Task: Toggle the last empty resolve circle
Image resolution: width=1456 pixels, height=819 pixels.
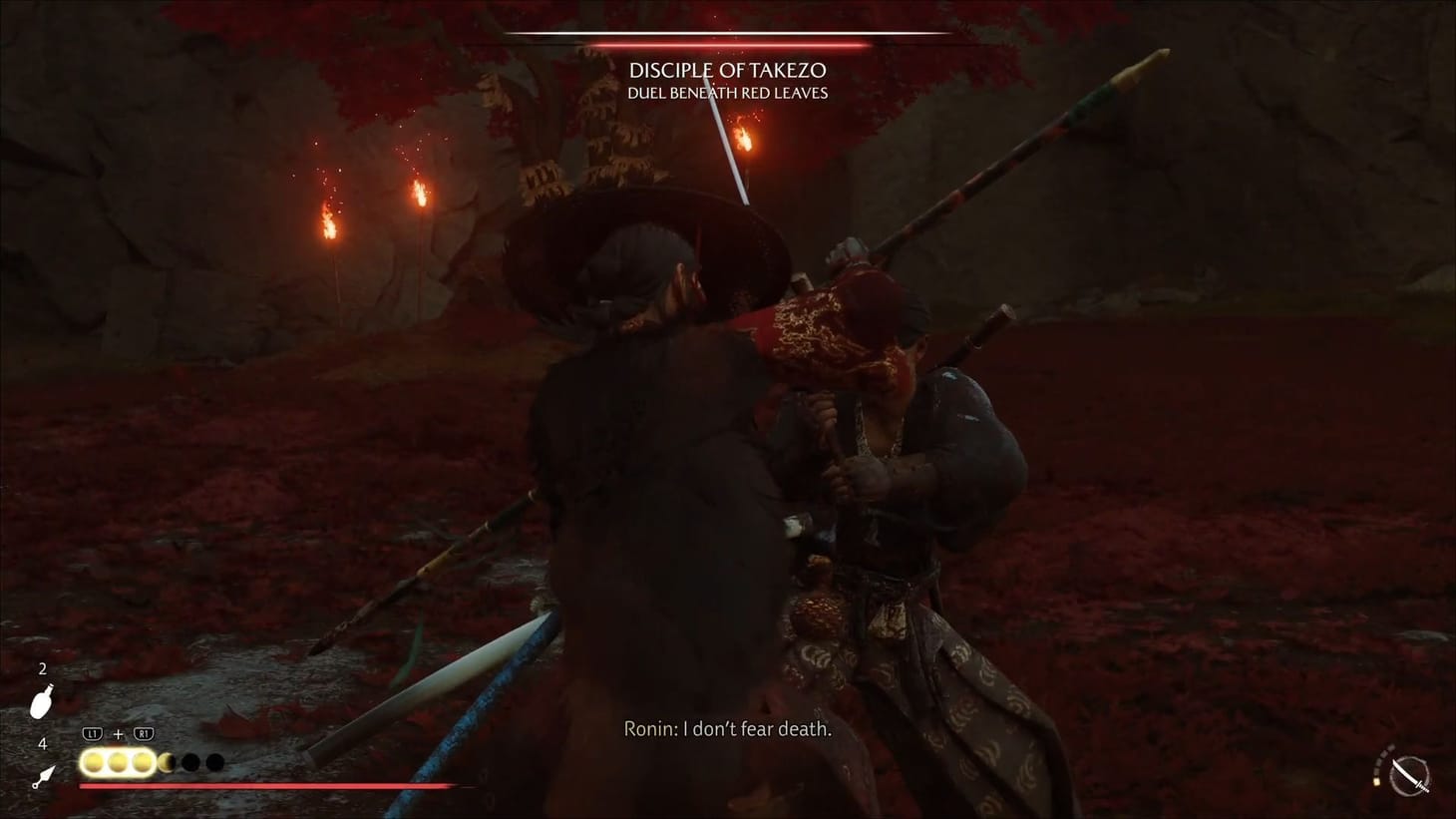Action: coord(216,763)
